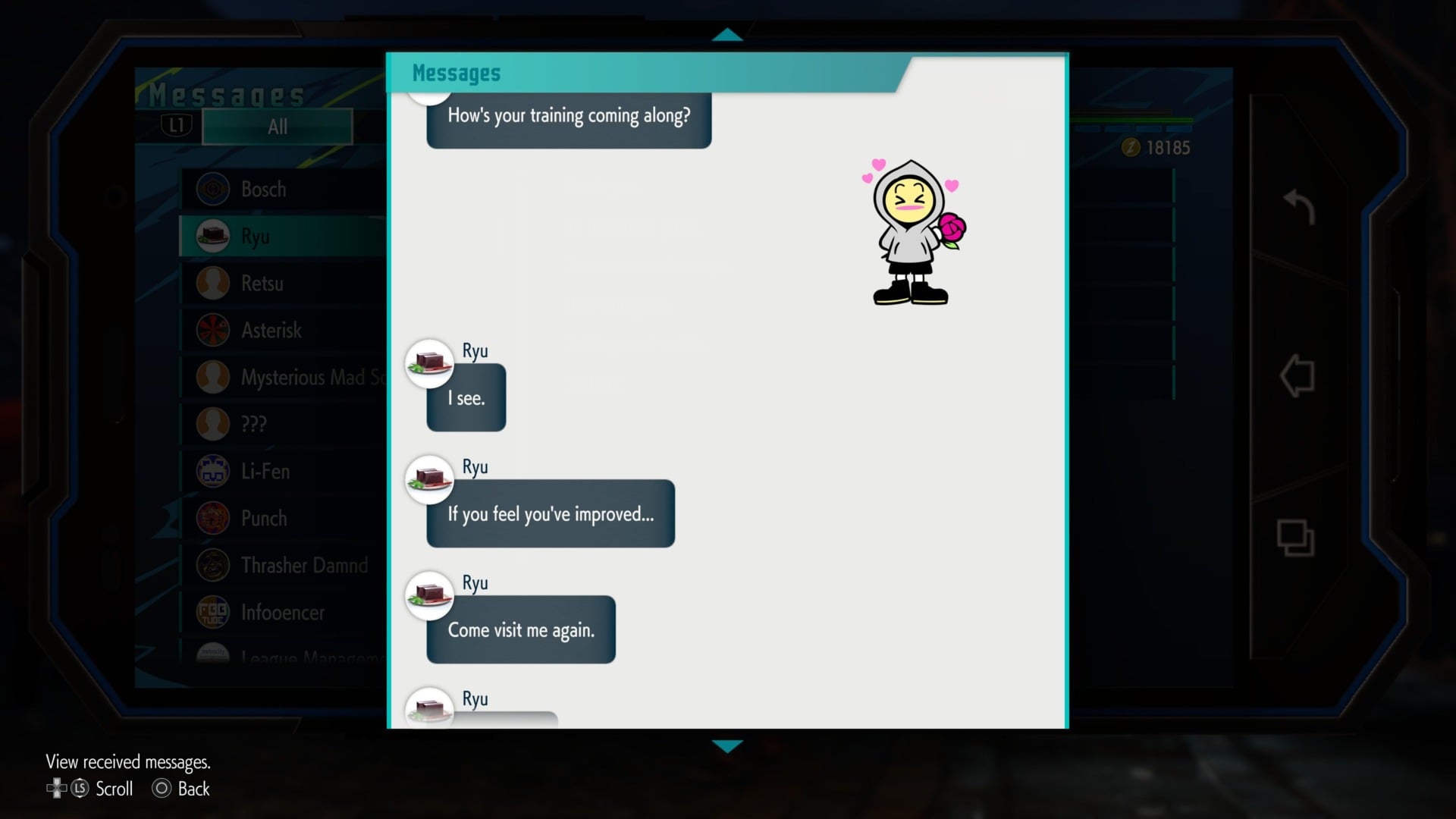Click Bosch's contact avatar icon
The width and height of the screenshot is (1456, 819).
point(212,189)
